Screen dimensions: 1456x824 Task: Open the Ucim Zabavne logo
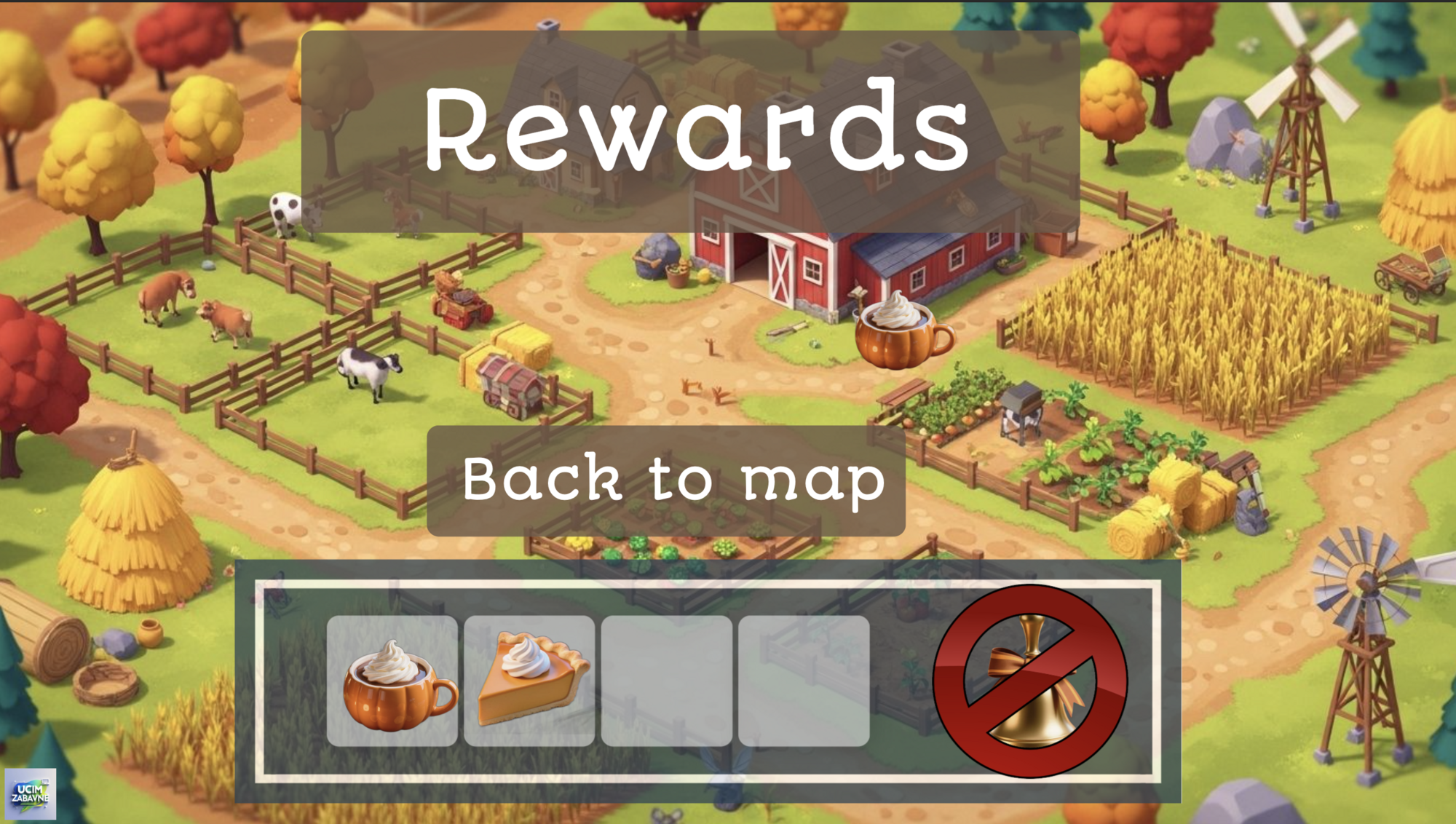click(31, 793)
